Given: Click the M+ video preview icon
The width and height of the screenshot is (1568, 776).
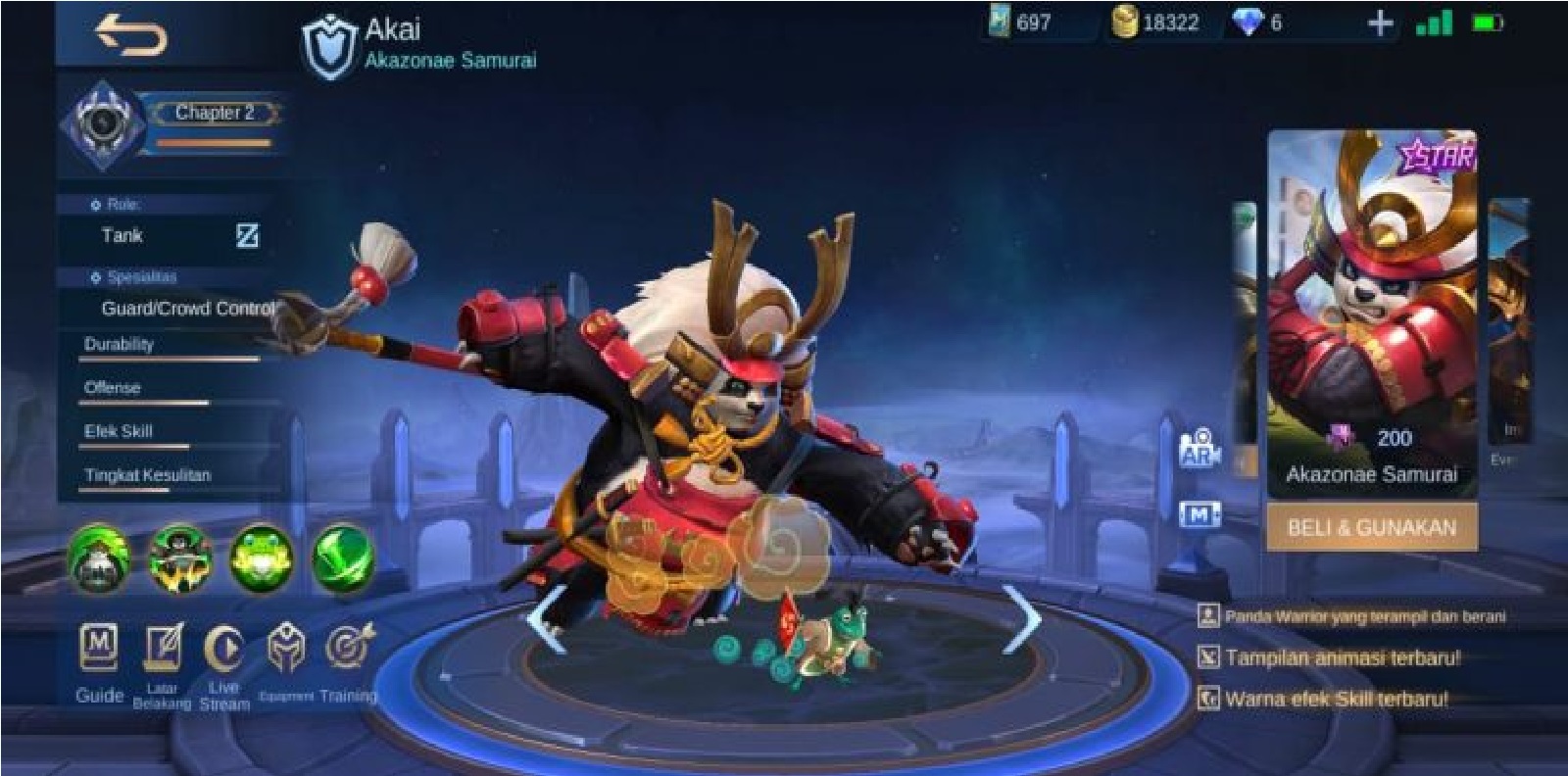Looking at the screenshot, I should coord(1202,511).
